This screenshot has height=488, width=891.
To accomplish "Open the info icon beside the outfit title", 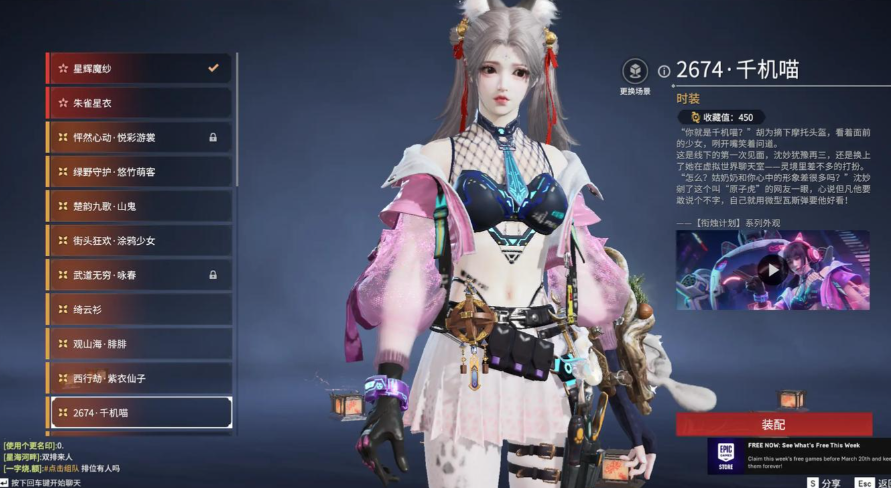I will coord(664,71).
